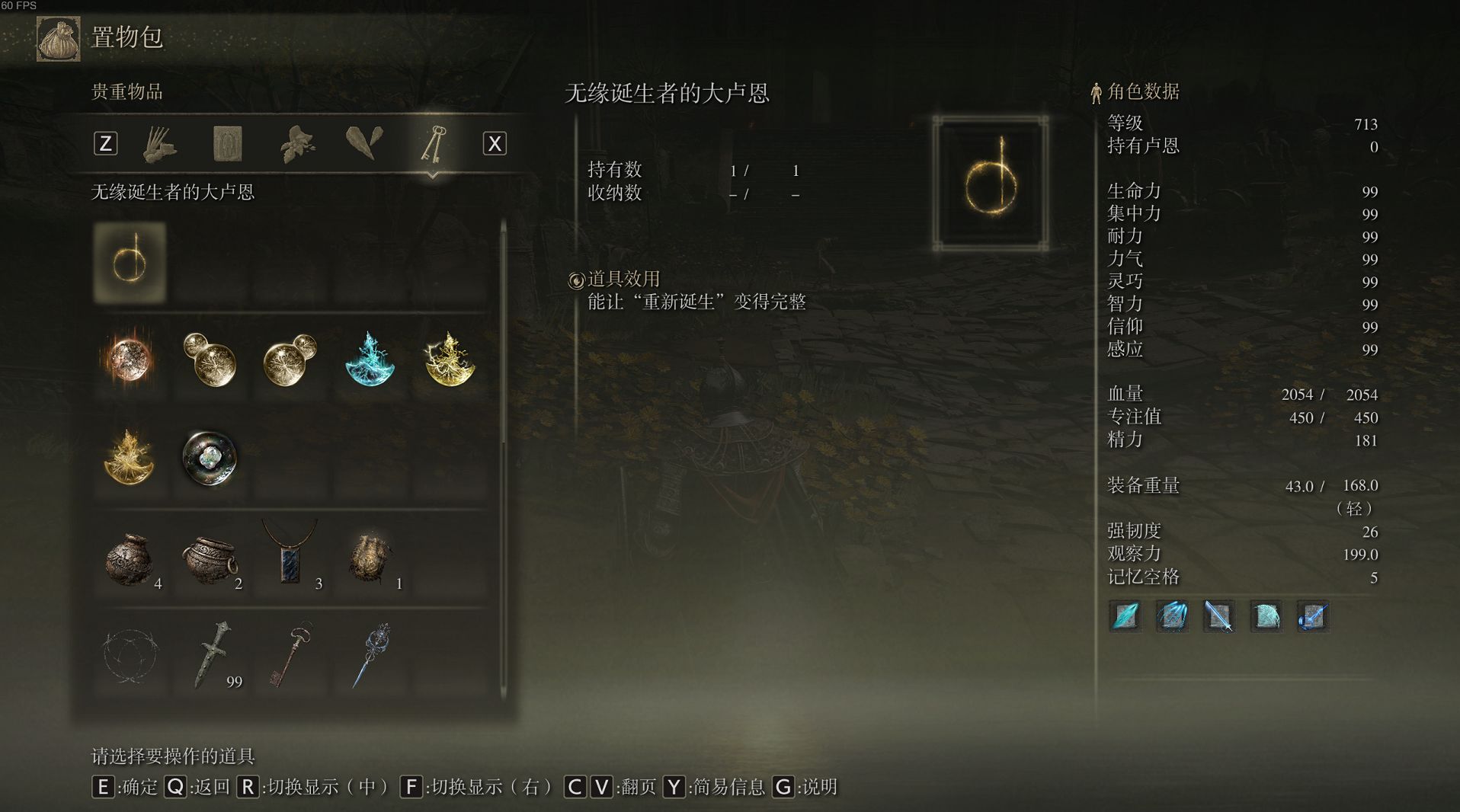Open the feathers category tab
1460x812 pixels.
pyautogui.click(x=364, y=143)
